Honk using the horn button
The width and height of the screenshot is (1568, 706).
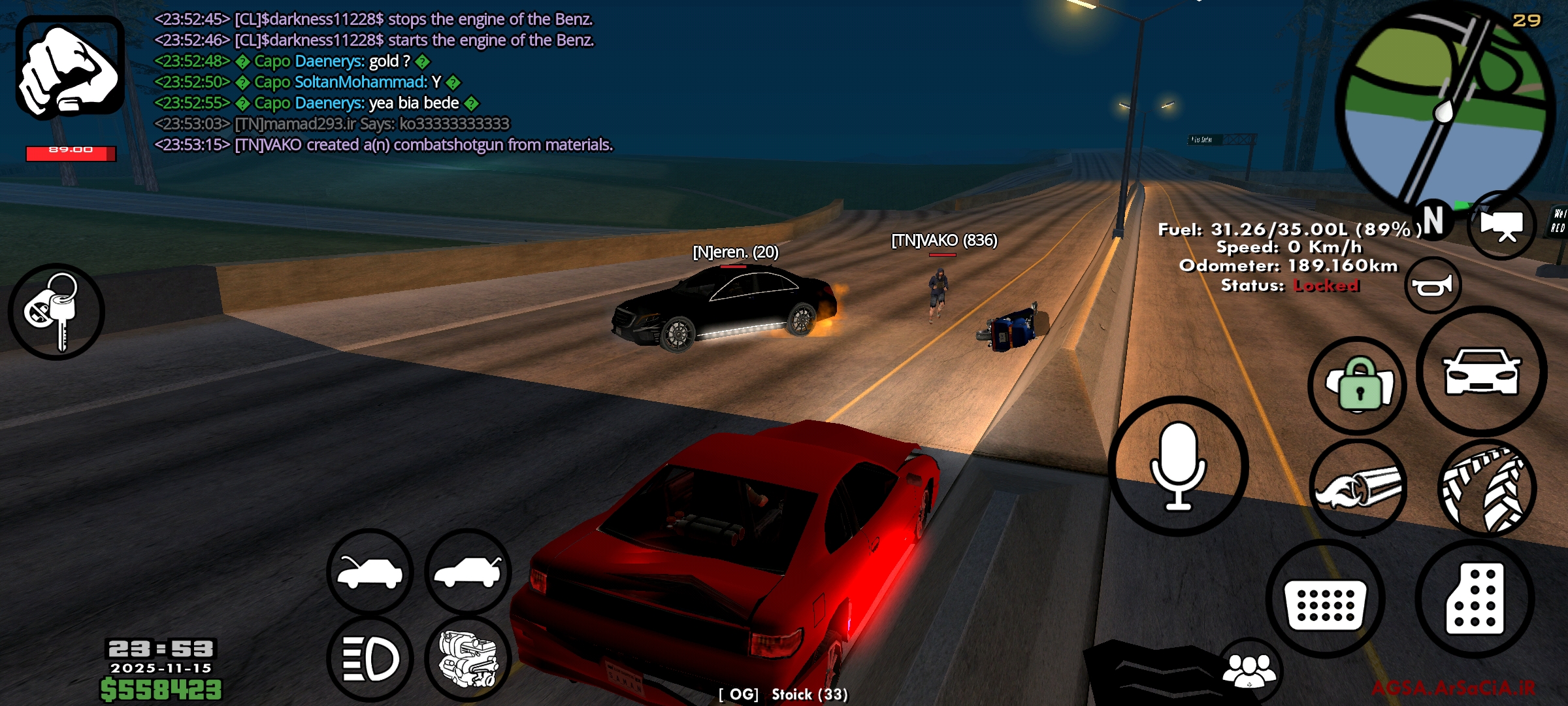[1432, 286]
